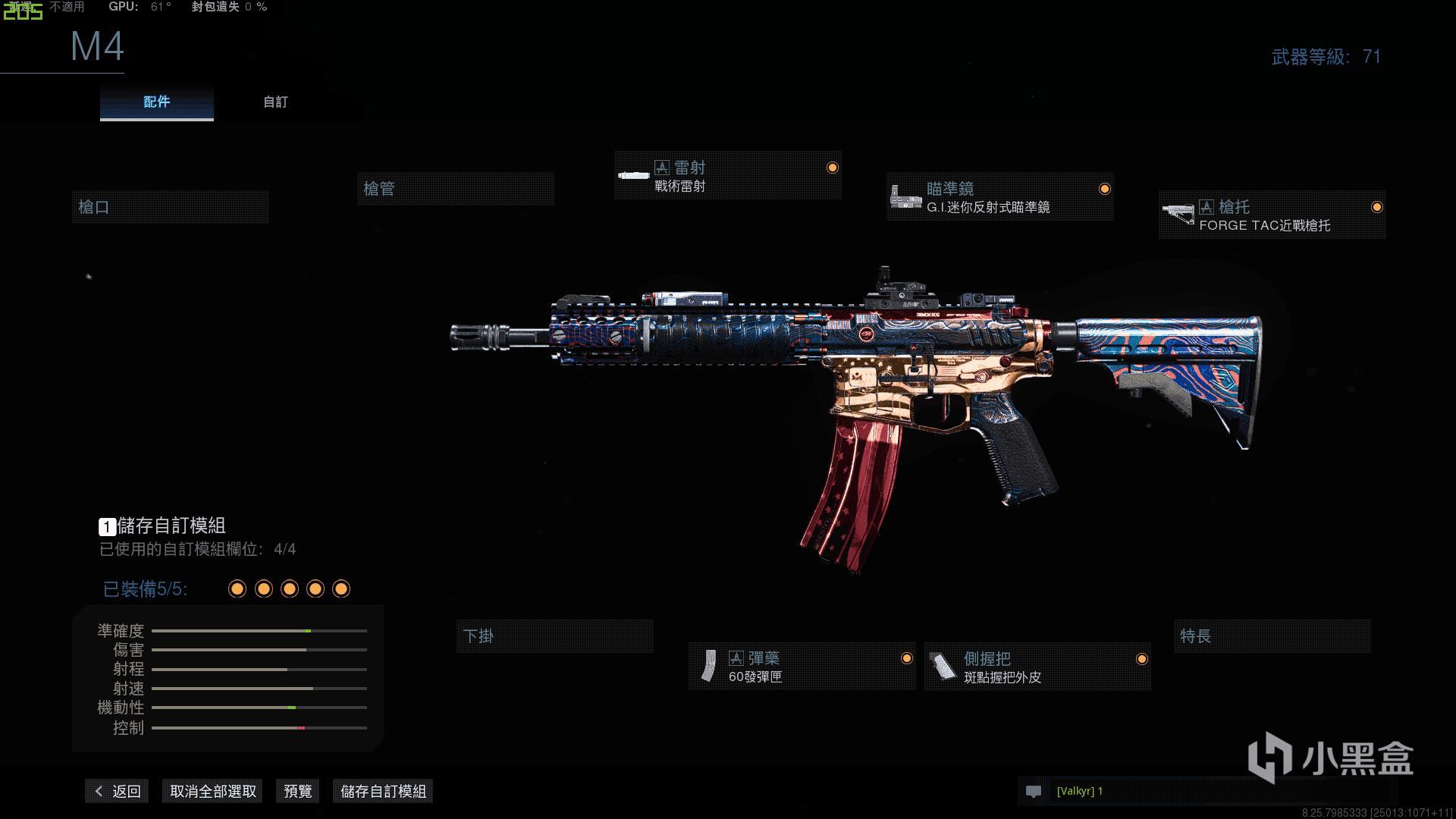Select the empty 特長 perk slot

click(1272, 636)
